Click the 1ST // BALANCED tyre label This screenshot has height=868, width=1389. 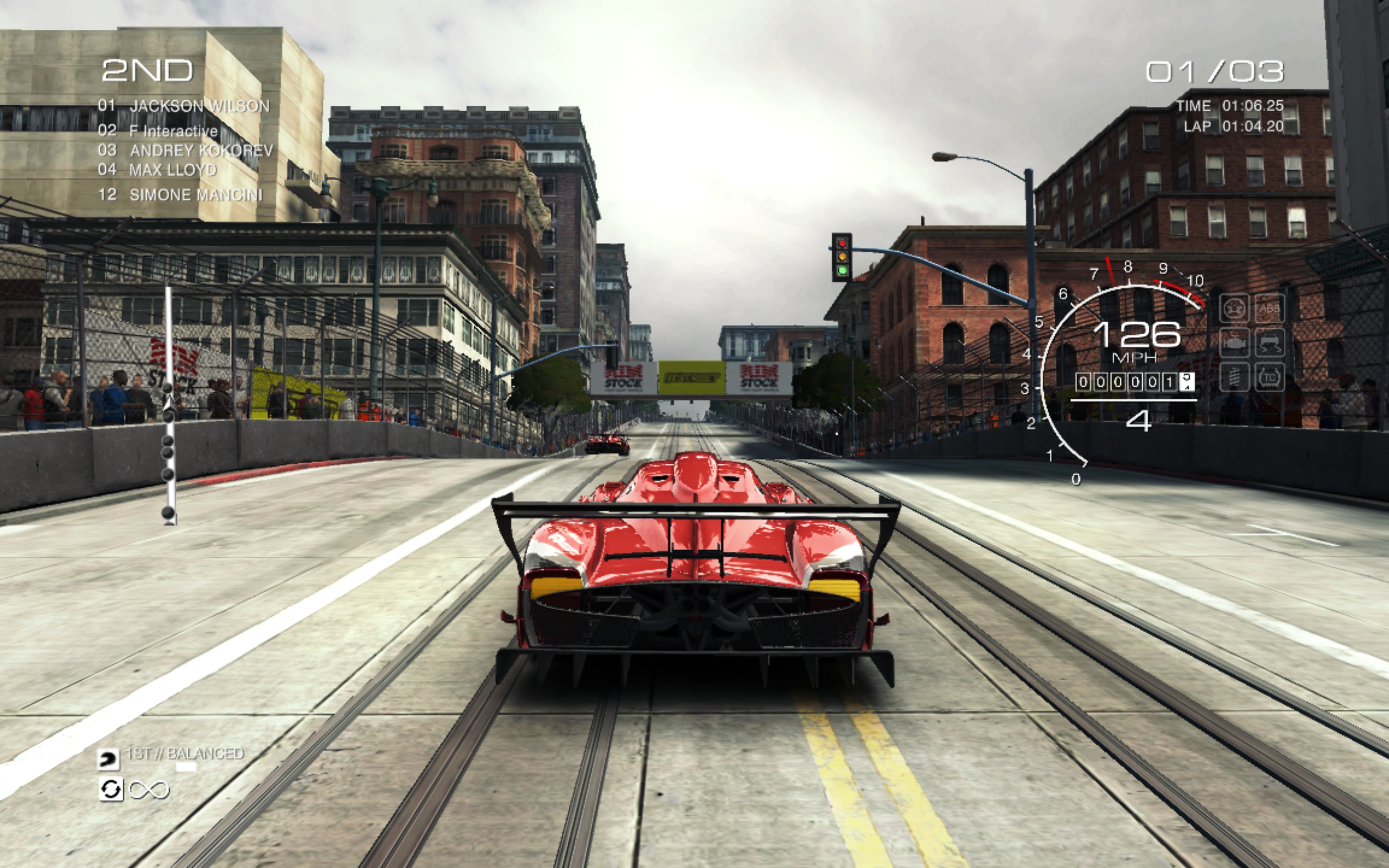point(184,754)
